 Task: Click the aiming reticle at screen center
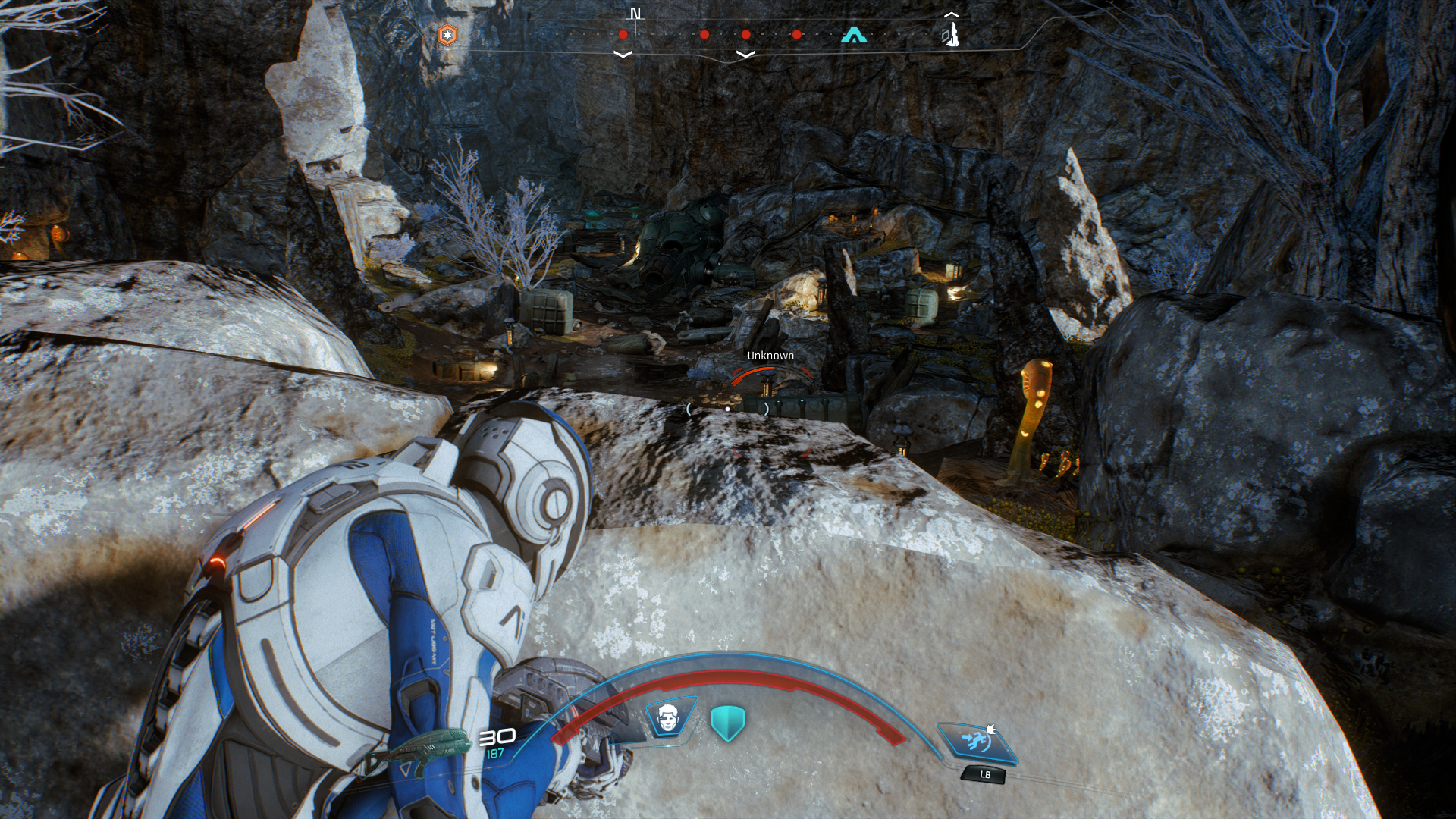pyautogui.click(x=728, y=407)
